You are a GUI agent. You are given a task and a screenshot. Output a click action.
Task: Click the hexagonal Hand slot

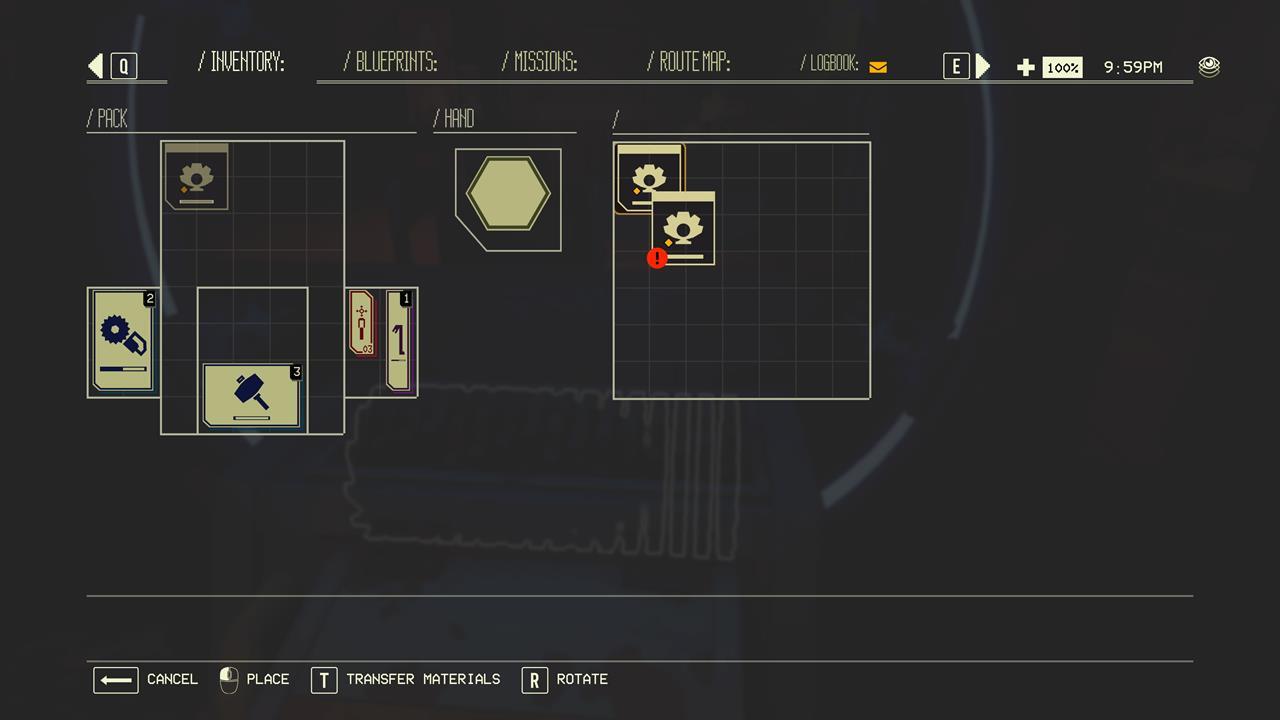(508, 197)
